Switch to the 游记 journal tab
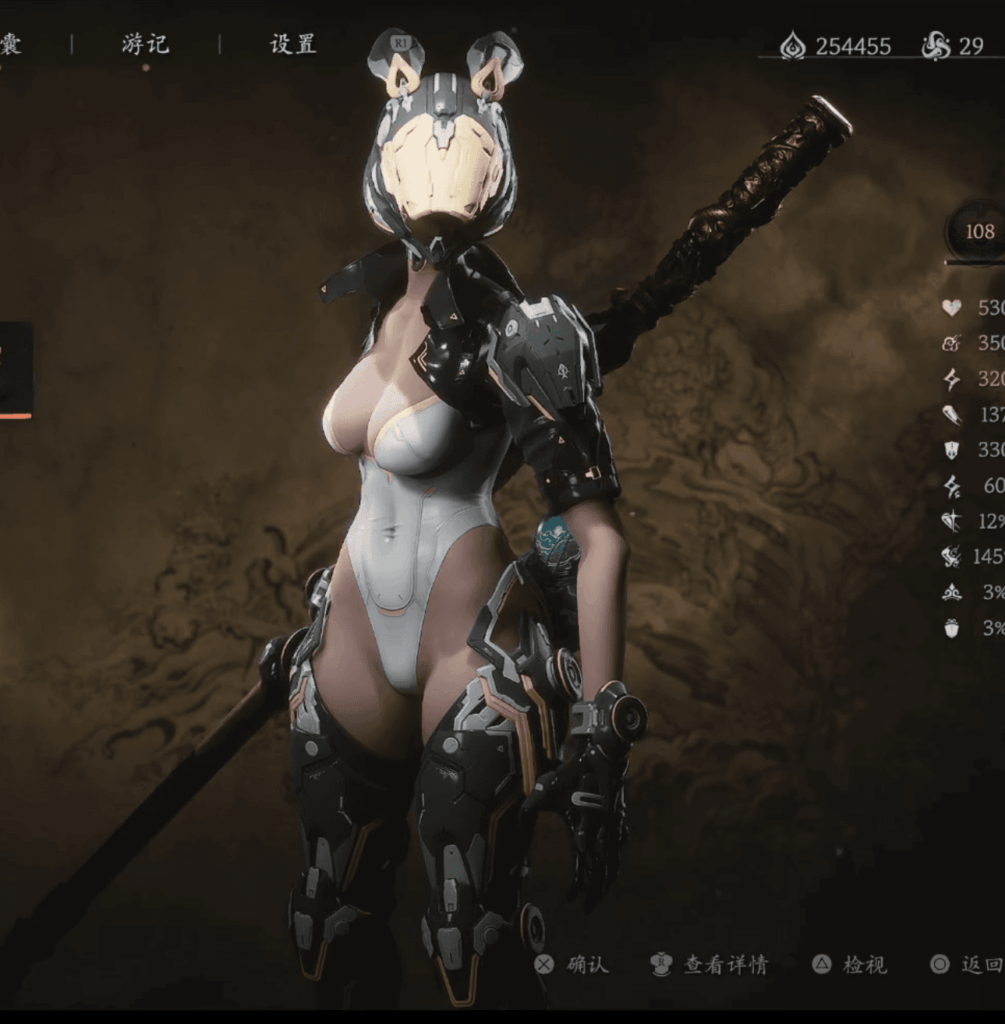Image resolution: width=1005 pixels, height=1024 pixels. (145, 44)
